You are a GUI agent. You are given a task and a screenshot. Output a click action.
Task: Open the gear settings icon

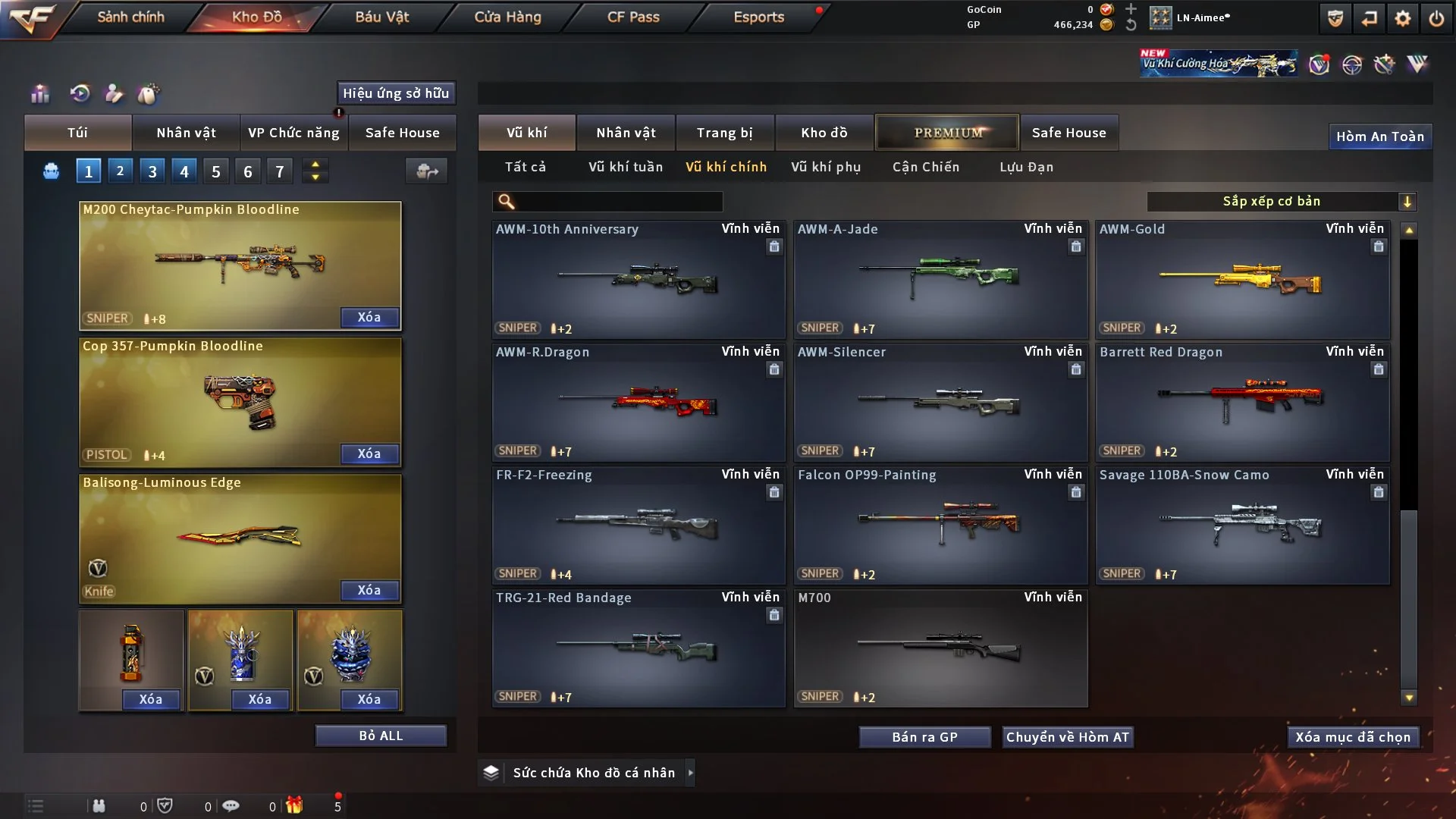(1403, 18)
